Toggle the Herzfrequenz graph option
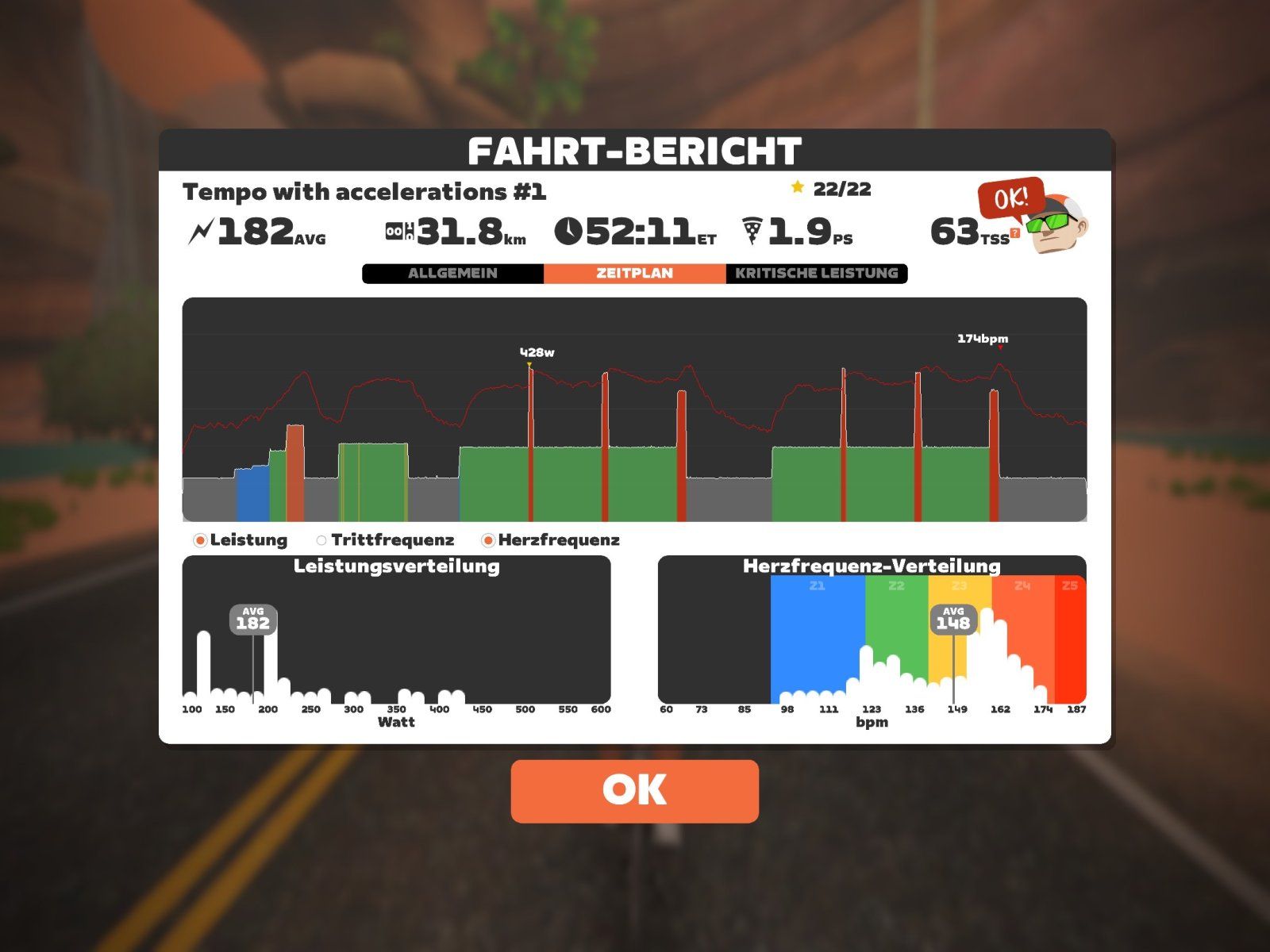Viewport: 1270px width, 952px height. [489, 540]
